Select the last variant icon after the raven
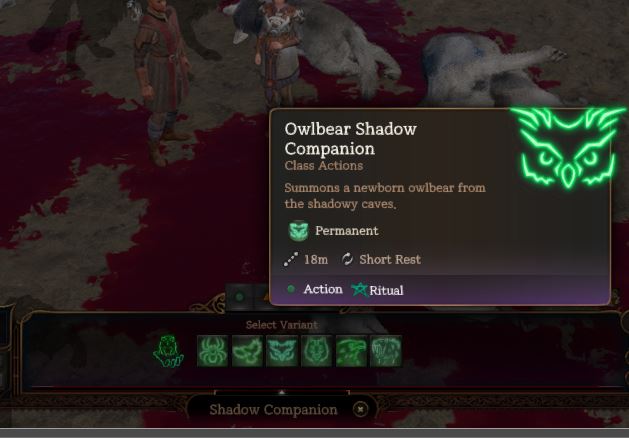The height and width of the screenshot is (438, 629). [385, 351]
